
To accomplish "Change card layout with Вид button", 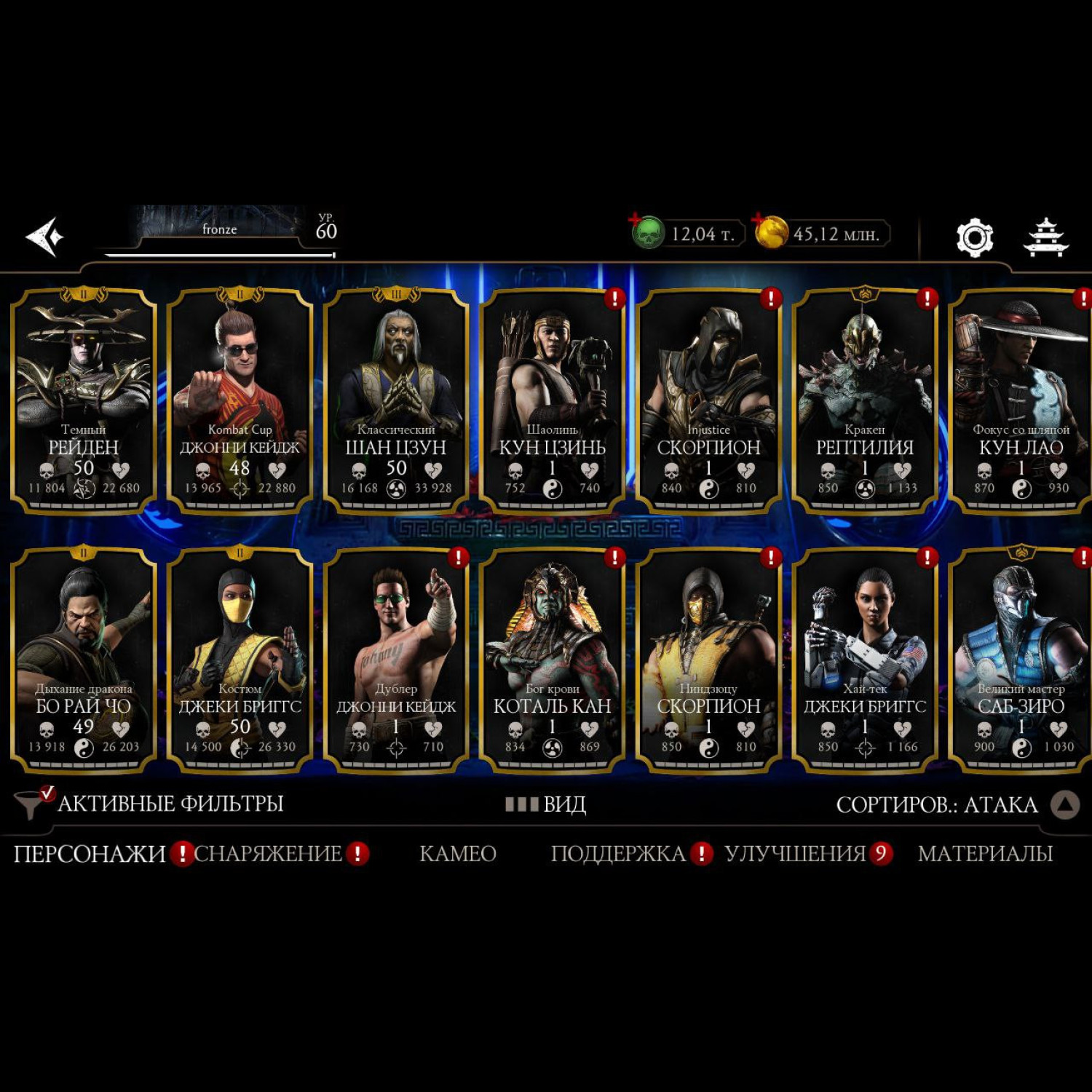I will click(x=546, y=804).
